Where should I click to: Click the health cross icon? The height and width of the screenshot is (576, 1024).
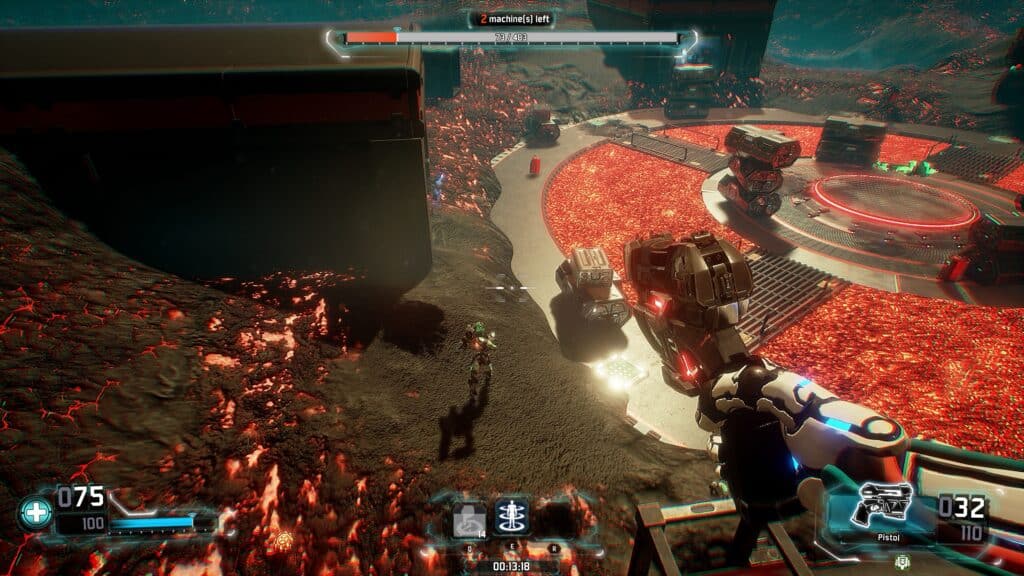coord(34,514)
